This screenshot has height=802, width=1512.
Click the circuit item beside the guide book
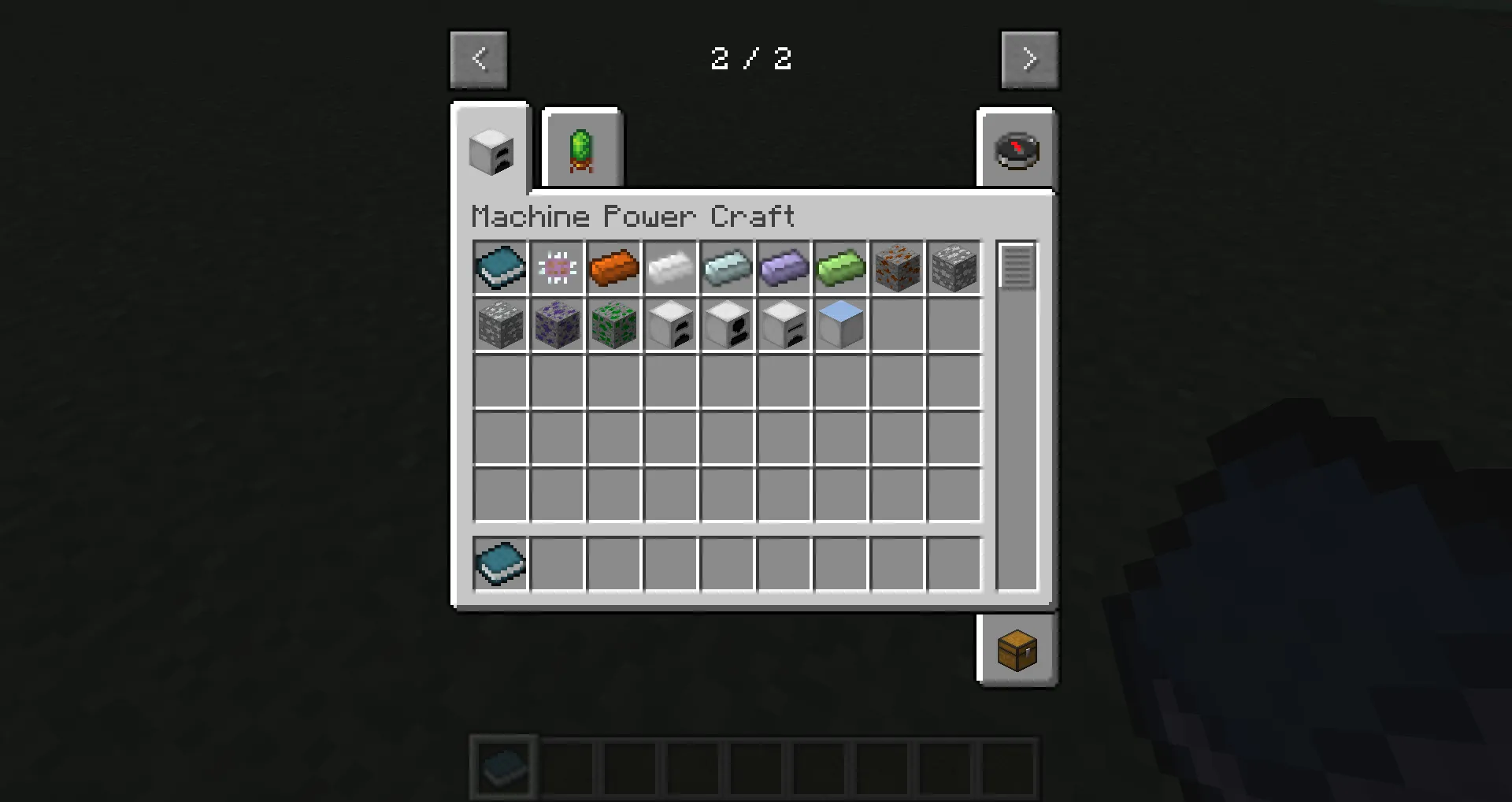click(558, 268)
